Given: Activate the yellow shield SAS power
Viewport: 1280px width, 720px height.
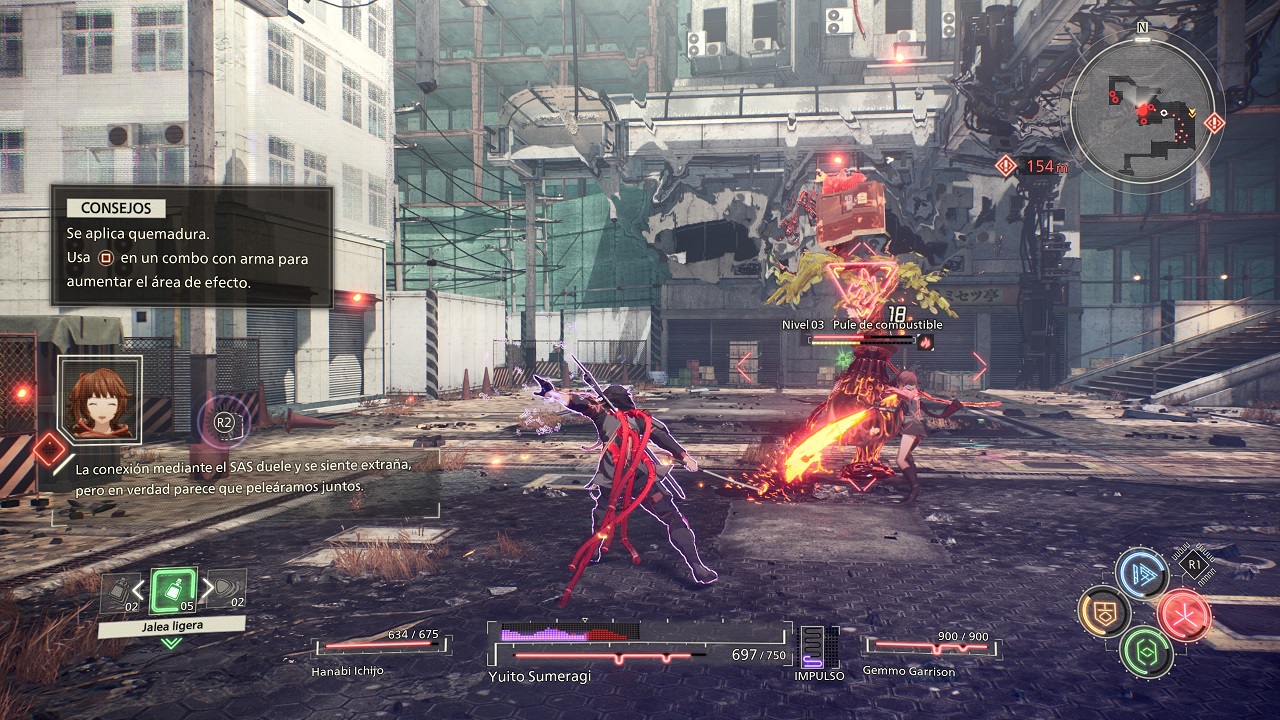Looking at the screenshot, I should pos(1104,613).
